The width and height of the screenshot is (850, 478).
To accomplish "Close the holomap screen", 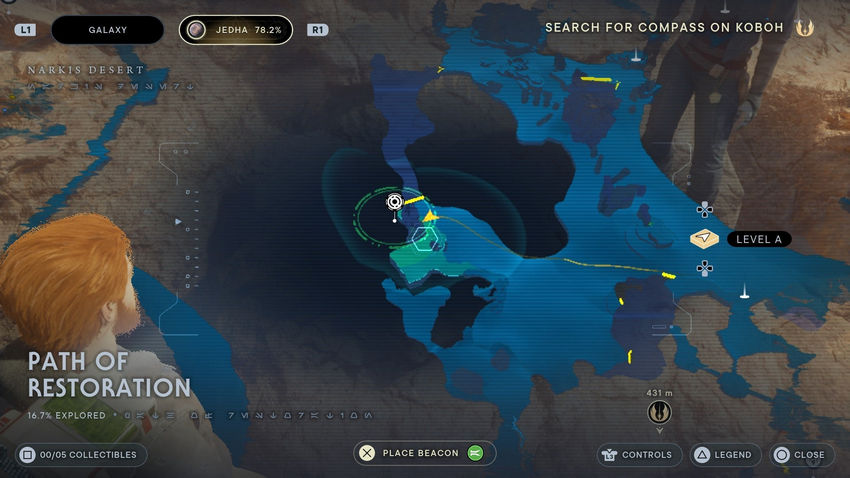I will point(798,455).
